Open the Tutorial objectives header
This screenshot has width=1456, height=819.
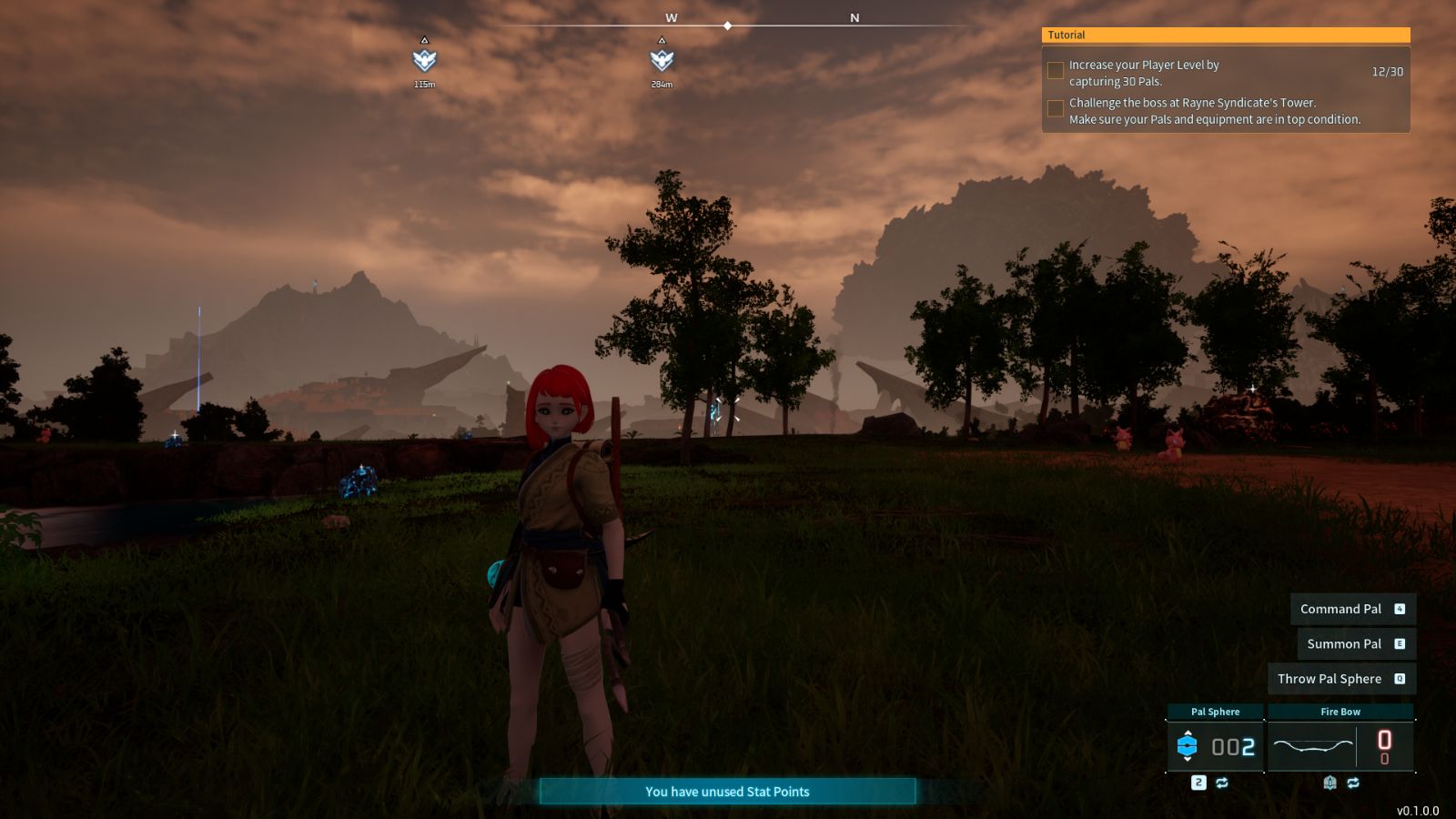tap(1225, 35)
